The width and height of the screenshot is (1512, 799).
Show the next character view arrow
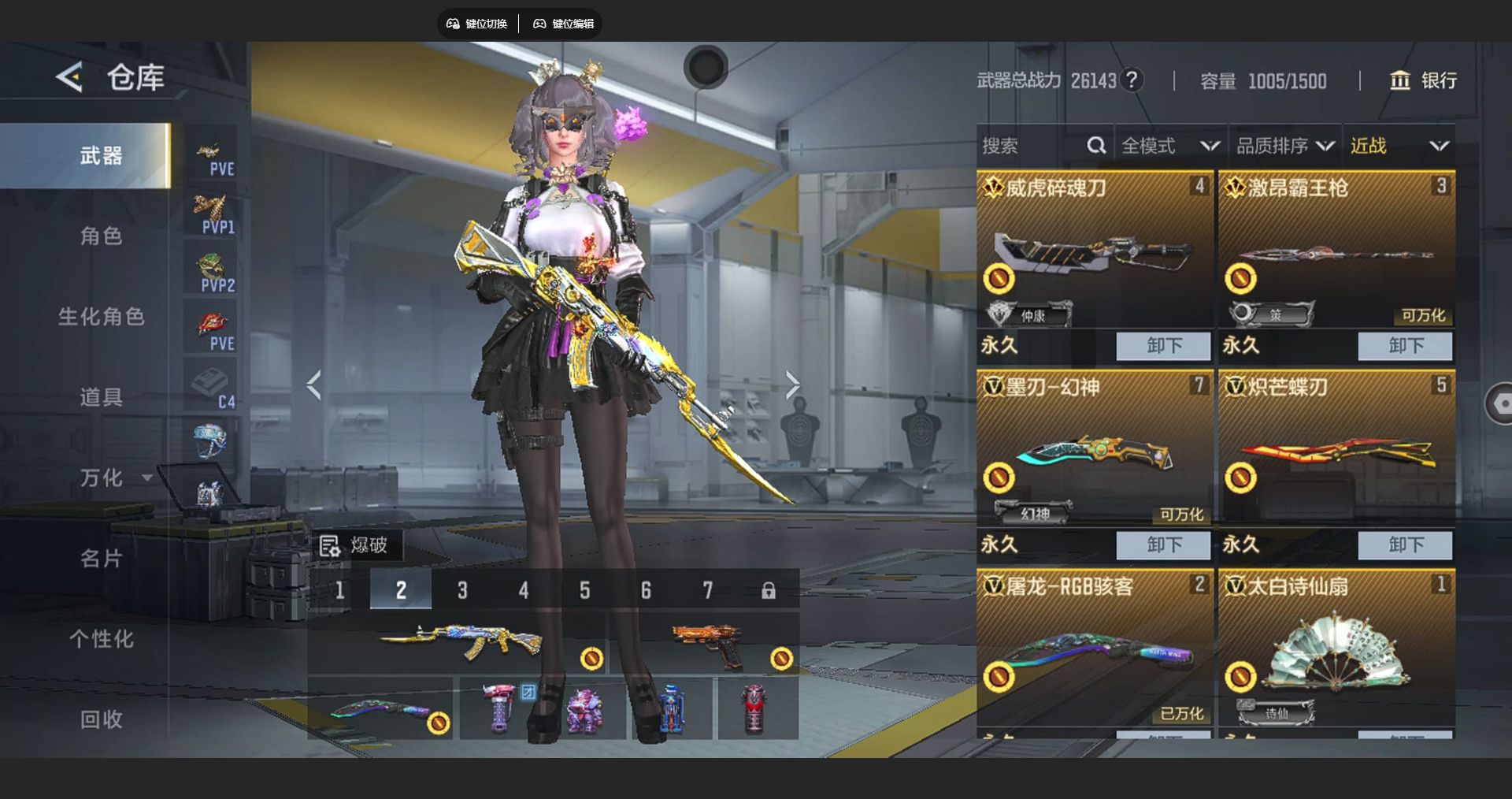coord(792,385)
